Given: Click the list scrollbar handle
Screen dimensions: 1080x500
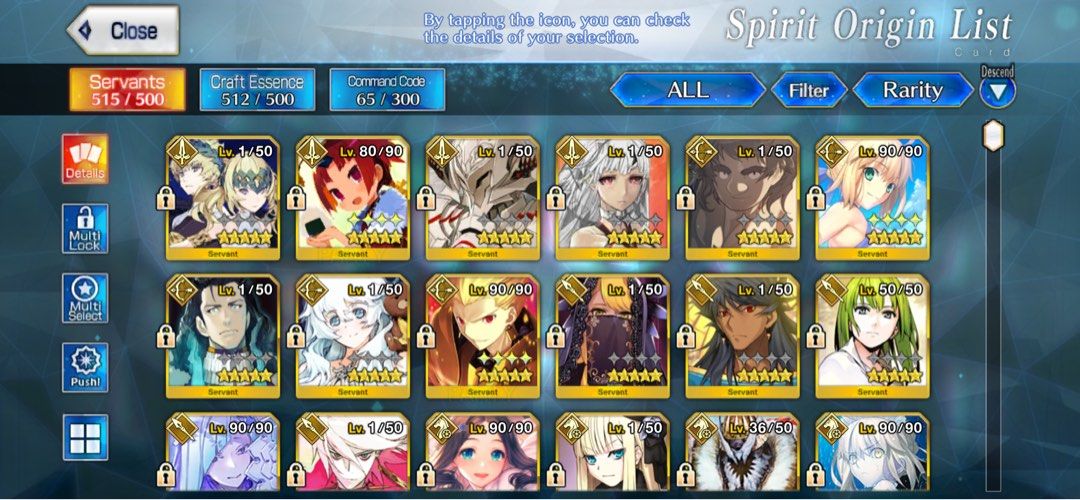Looking at the screenshot, I should [993, 135].
